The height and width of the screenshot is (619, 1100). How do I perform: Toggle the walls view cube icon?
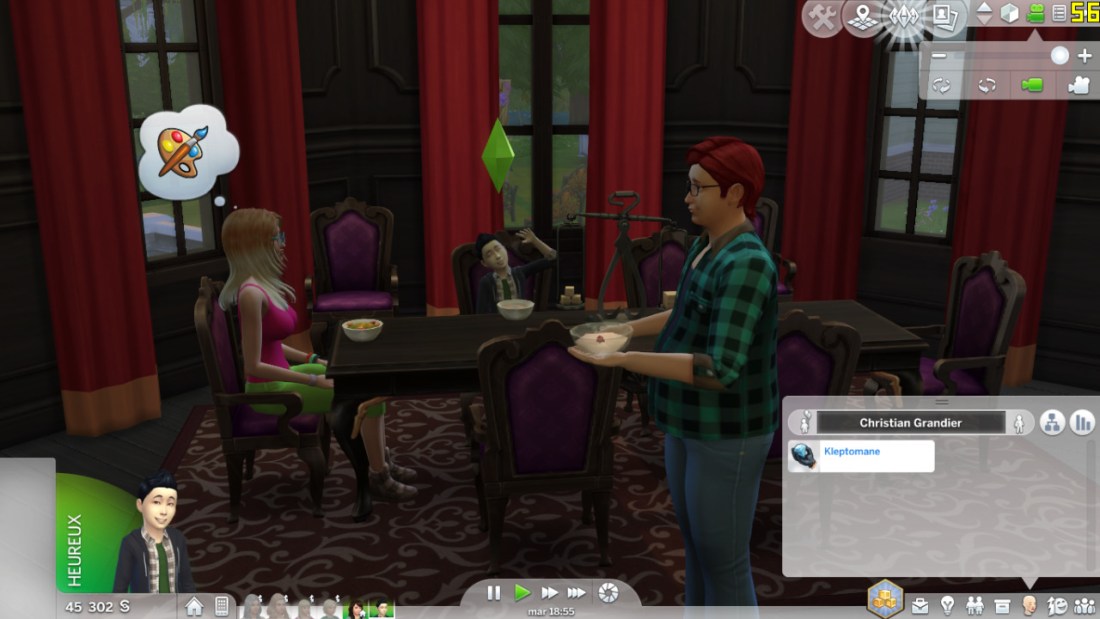click(1010, 14)
